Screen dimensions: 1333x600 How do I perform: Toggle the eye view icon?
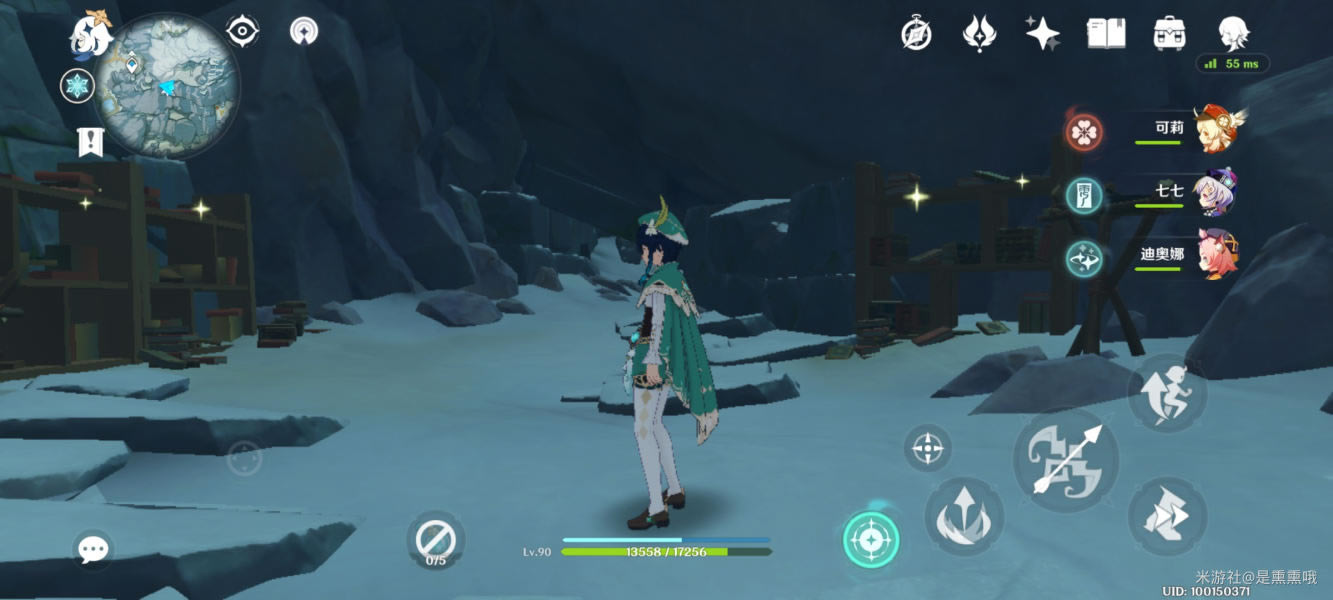click(x=243, y=32)
